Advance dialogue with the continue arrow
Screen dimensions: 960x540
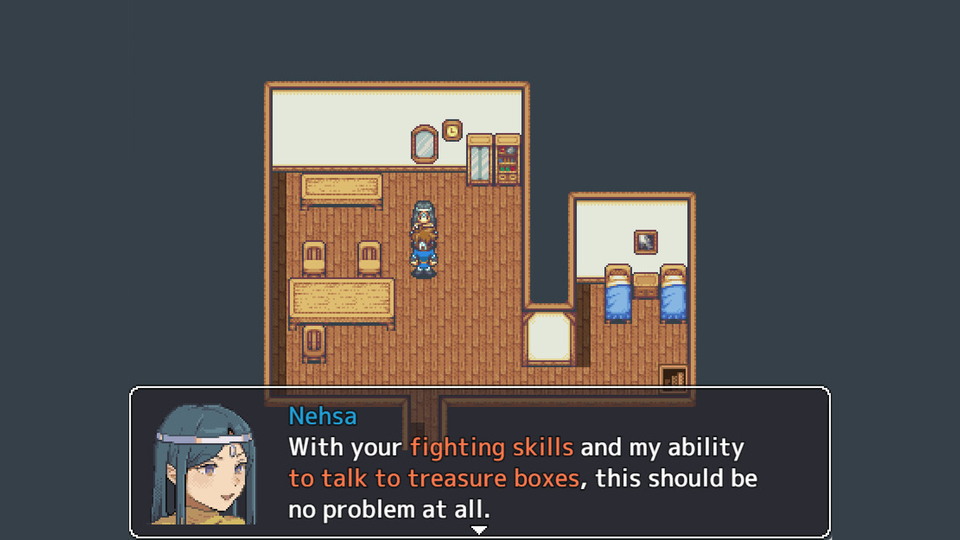pyautogui.click(x=479, y=529)
